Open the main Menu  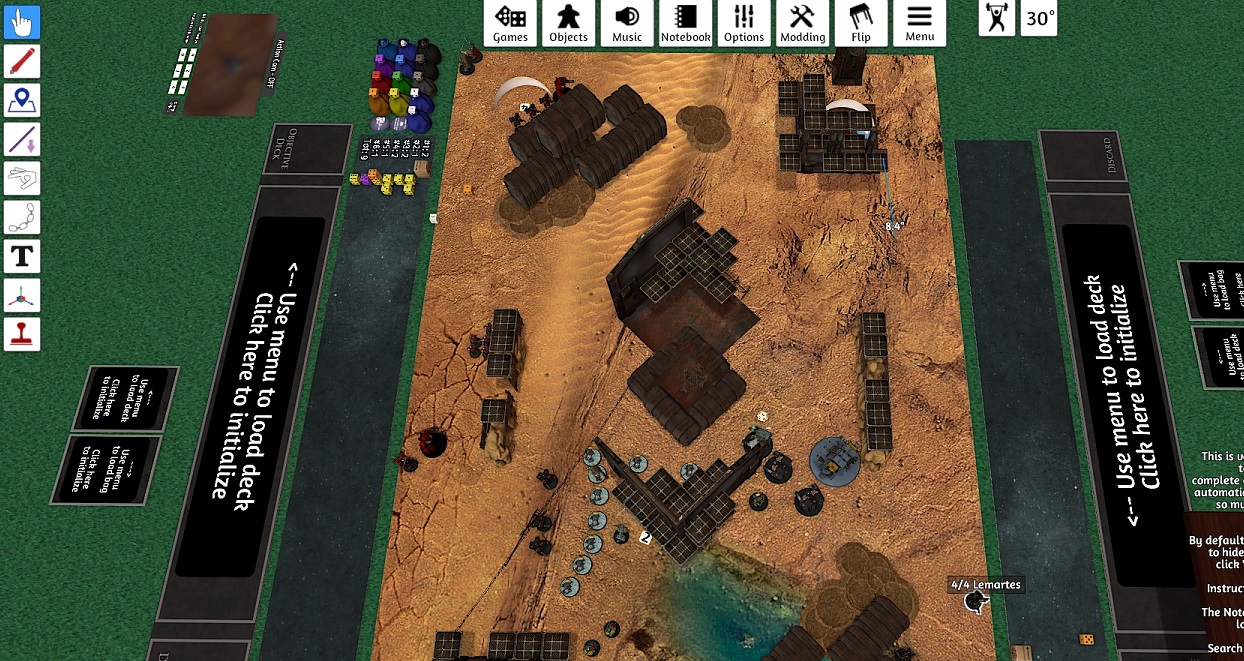click(x=919, y=23)
